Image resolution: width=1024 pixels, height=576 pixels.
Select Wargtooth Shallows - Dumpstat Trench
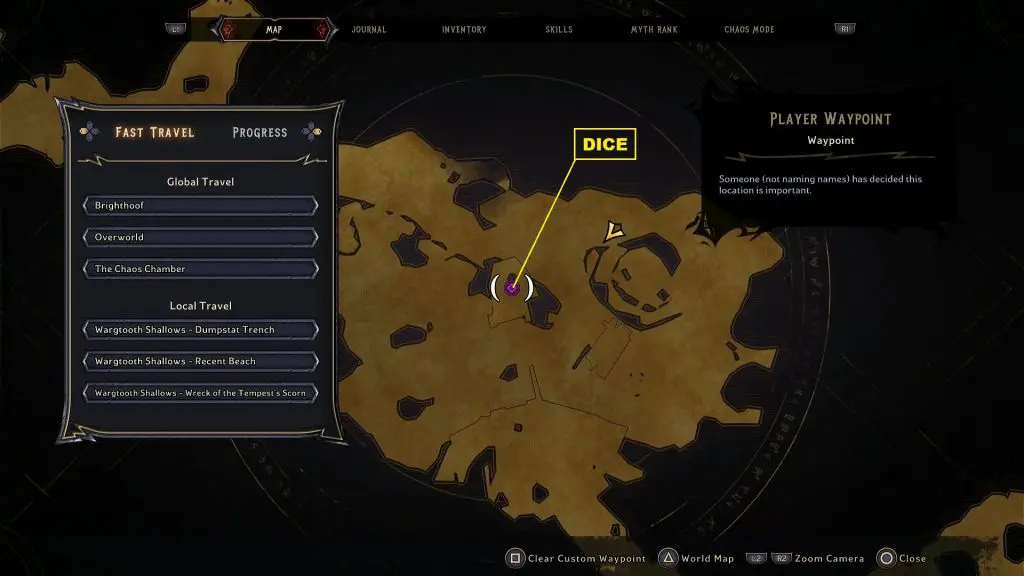pos(201,330)
